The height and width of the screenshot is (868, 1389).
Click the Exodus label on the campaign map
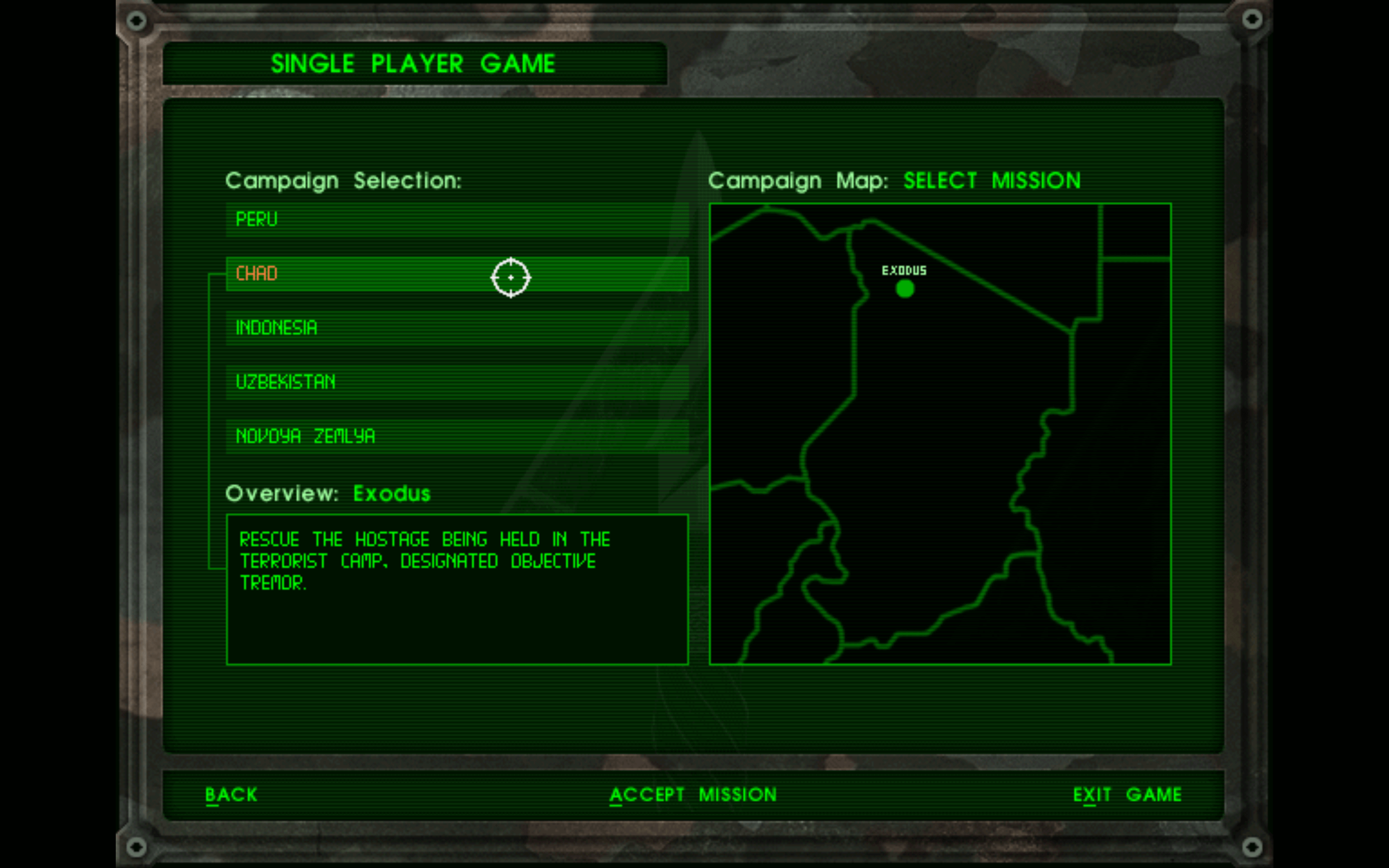[x=905, y=269]
